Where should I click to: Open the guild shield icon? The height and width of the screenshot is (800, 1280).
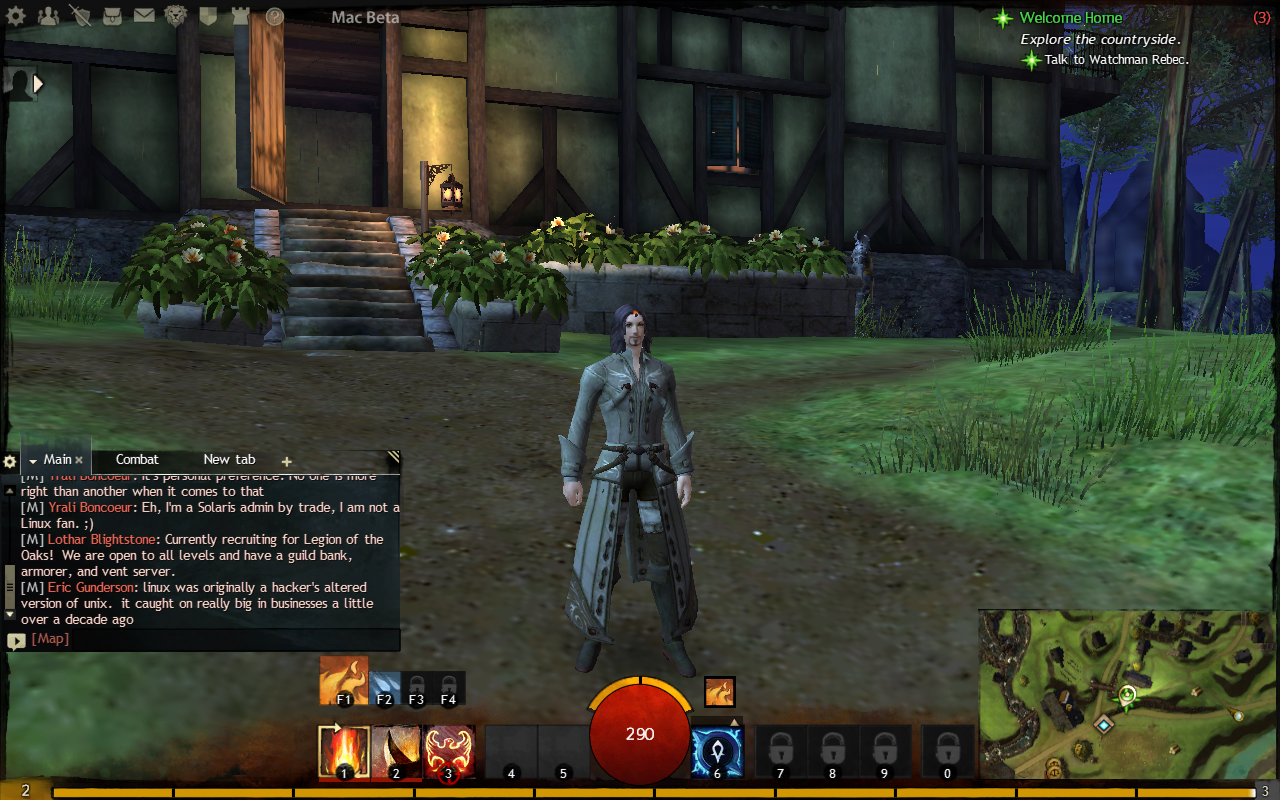pyautogui.click(x=208, y=16)
